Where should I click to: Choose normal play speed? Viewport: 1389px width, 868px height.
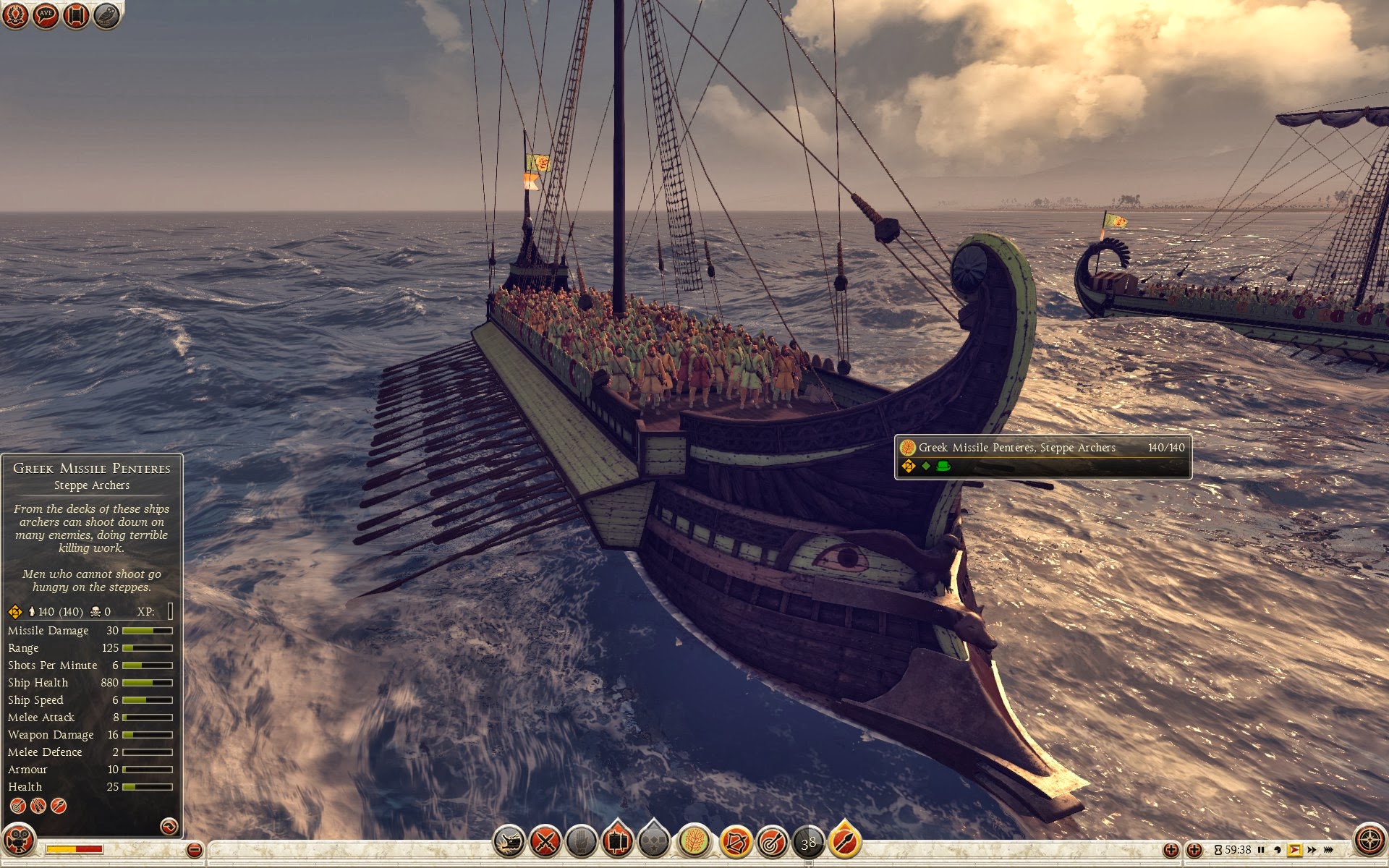[x=1294, y=850]
